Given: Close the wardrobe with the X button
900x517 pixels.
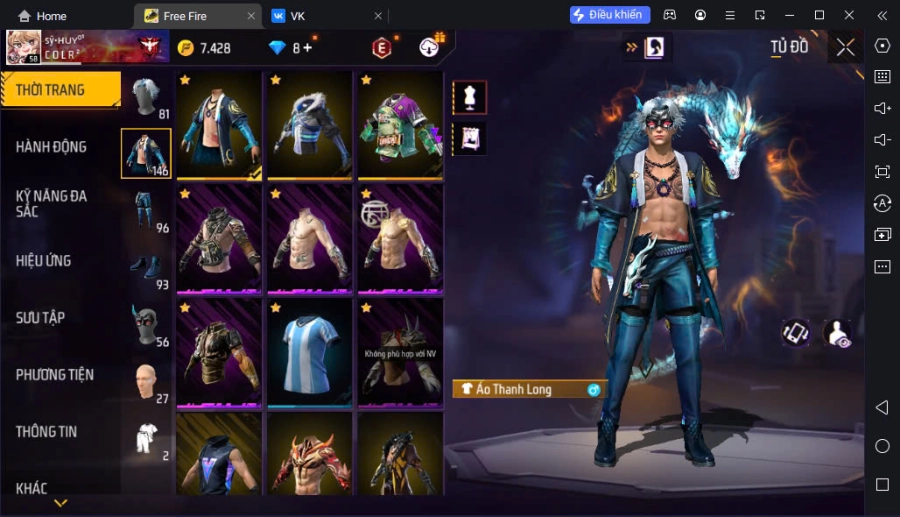Looking at the screenshot, I should click(x=846, y=47).
